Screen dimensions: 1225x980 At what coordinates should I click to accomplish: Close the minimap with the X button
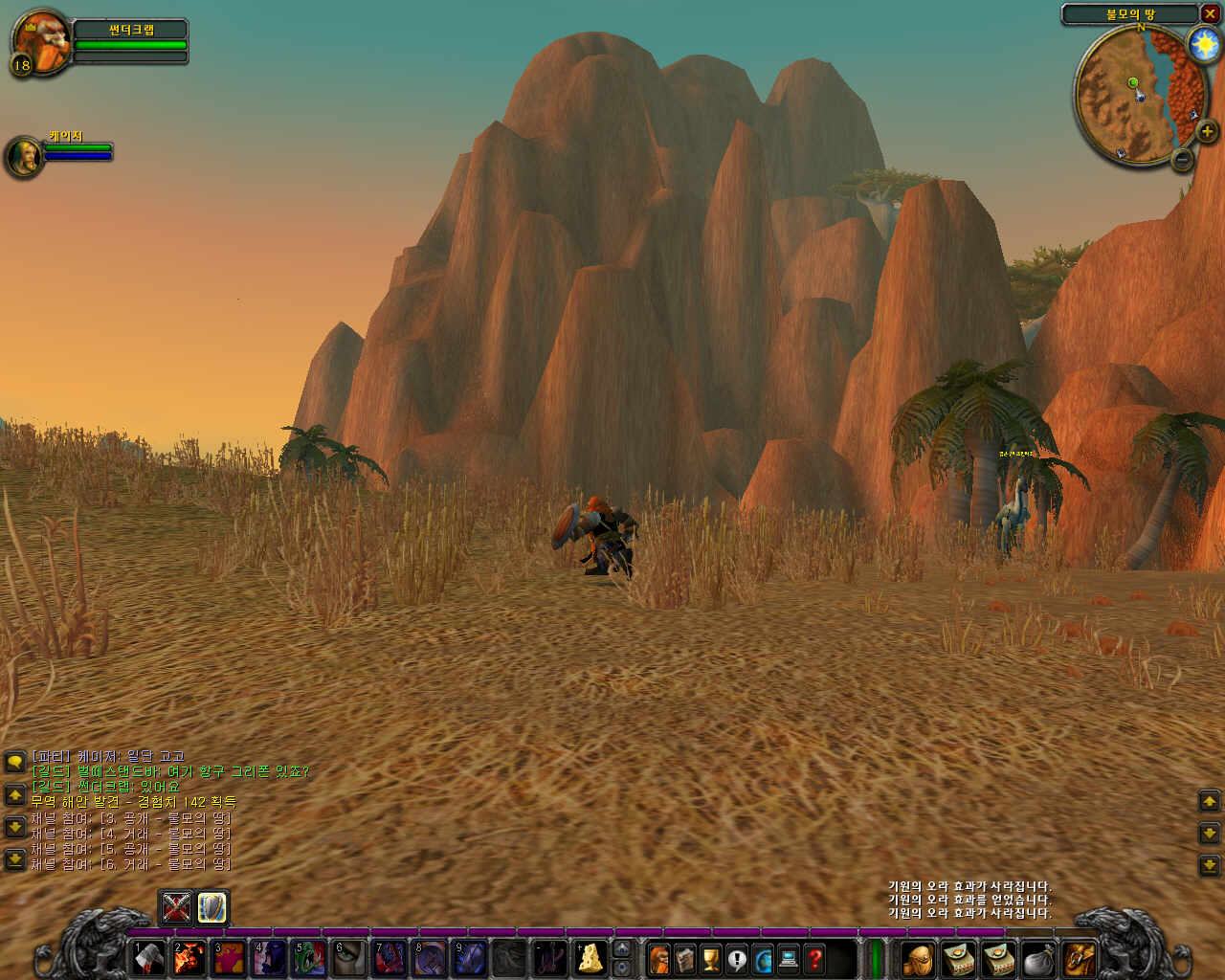click(x=1211, y=14)
